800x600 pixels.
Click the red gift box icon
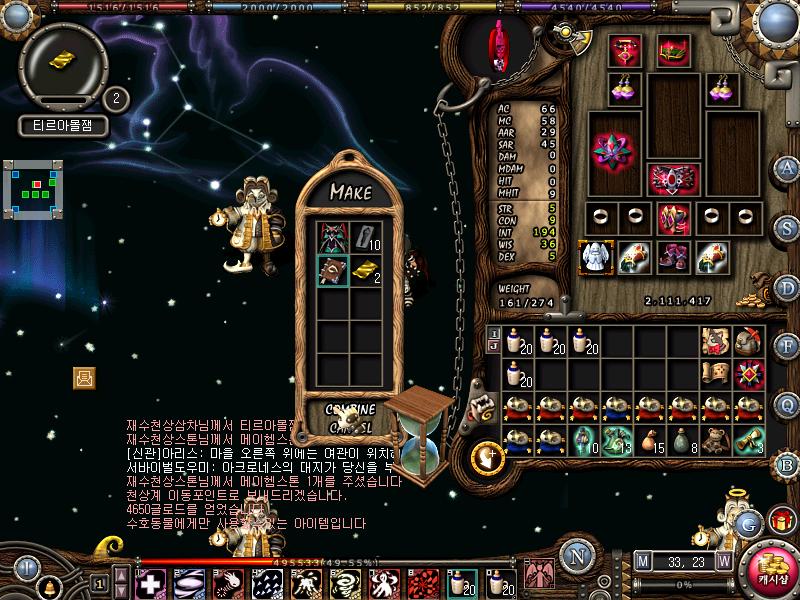pyautogui.click(x=781, y=521)
